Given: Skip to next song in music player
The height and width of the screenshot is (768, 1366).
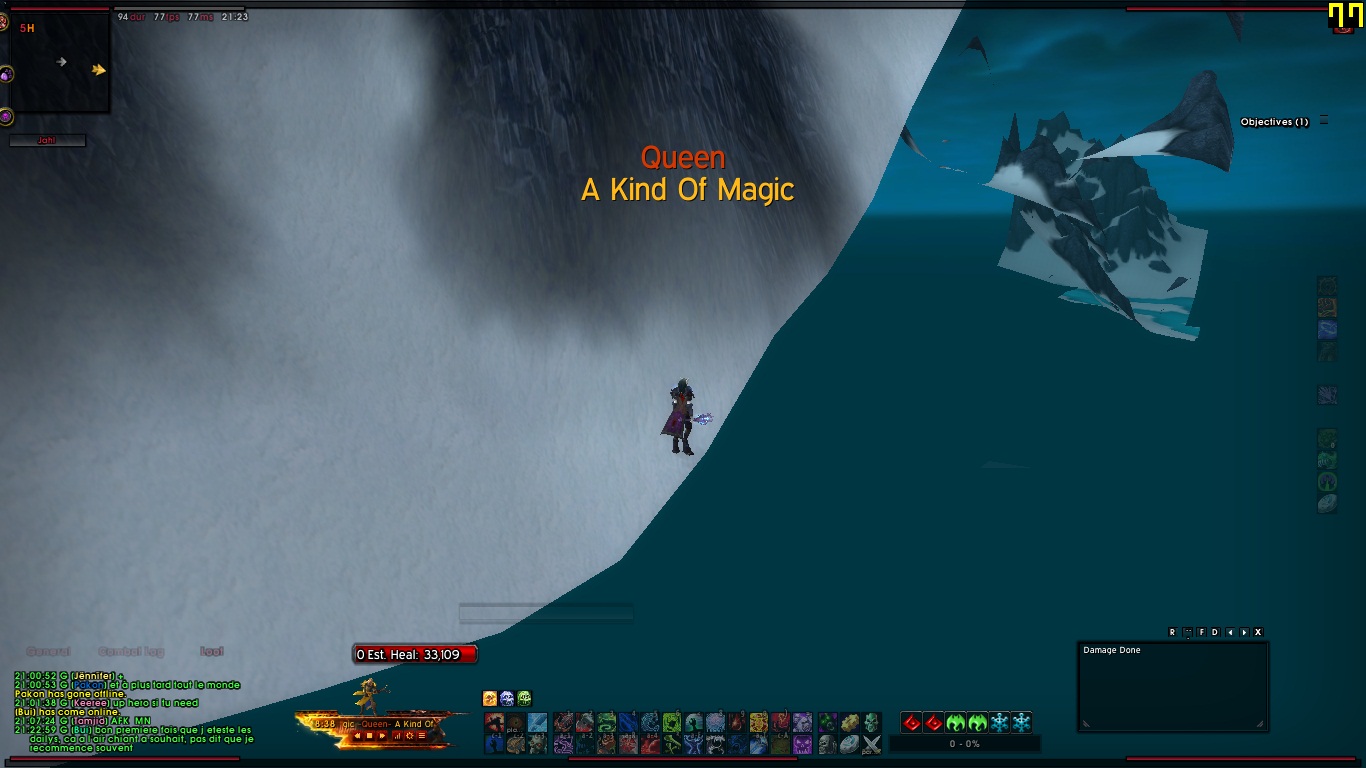Looking at the screenshot, I should click(381, 736).
